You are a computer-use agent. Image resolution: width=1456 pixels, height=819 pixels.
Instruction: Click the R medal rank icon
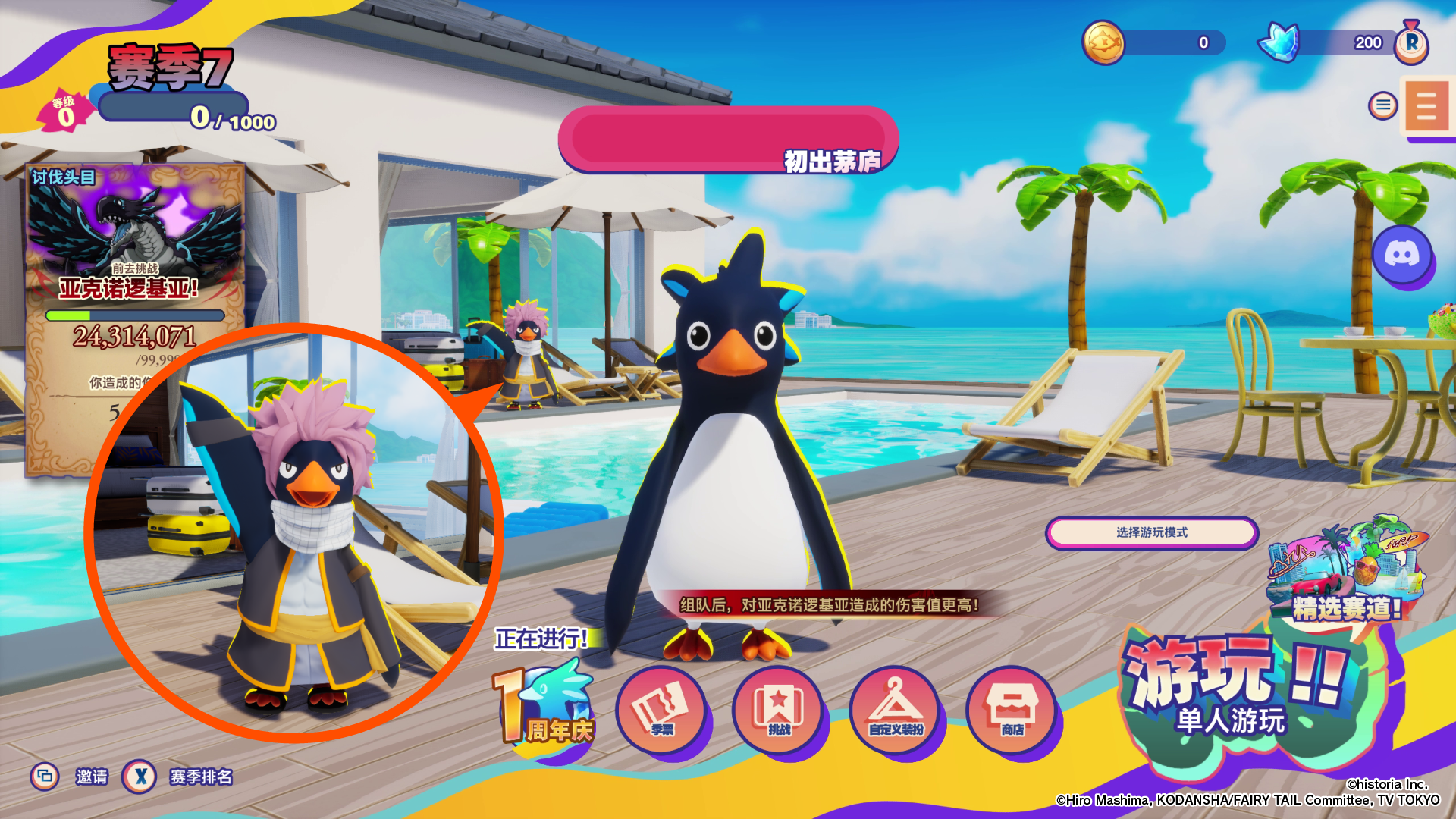[x=1411, y=42]
